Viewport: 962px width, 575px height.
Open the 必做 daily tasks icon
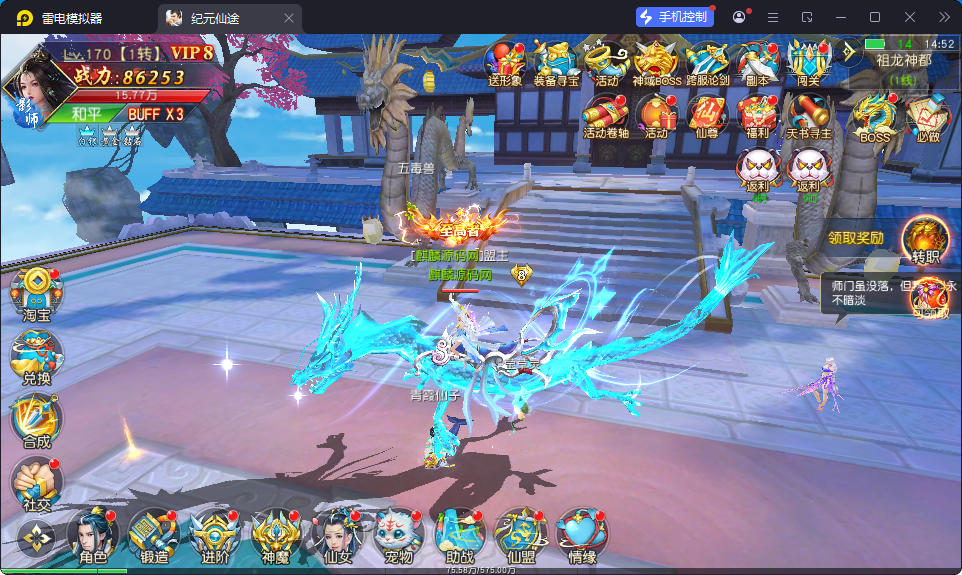(927, 115)
